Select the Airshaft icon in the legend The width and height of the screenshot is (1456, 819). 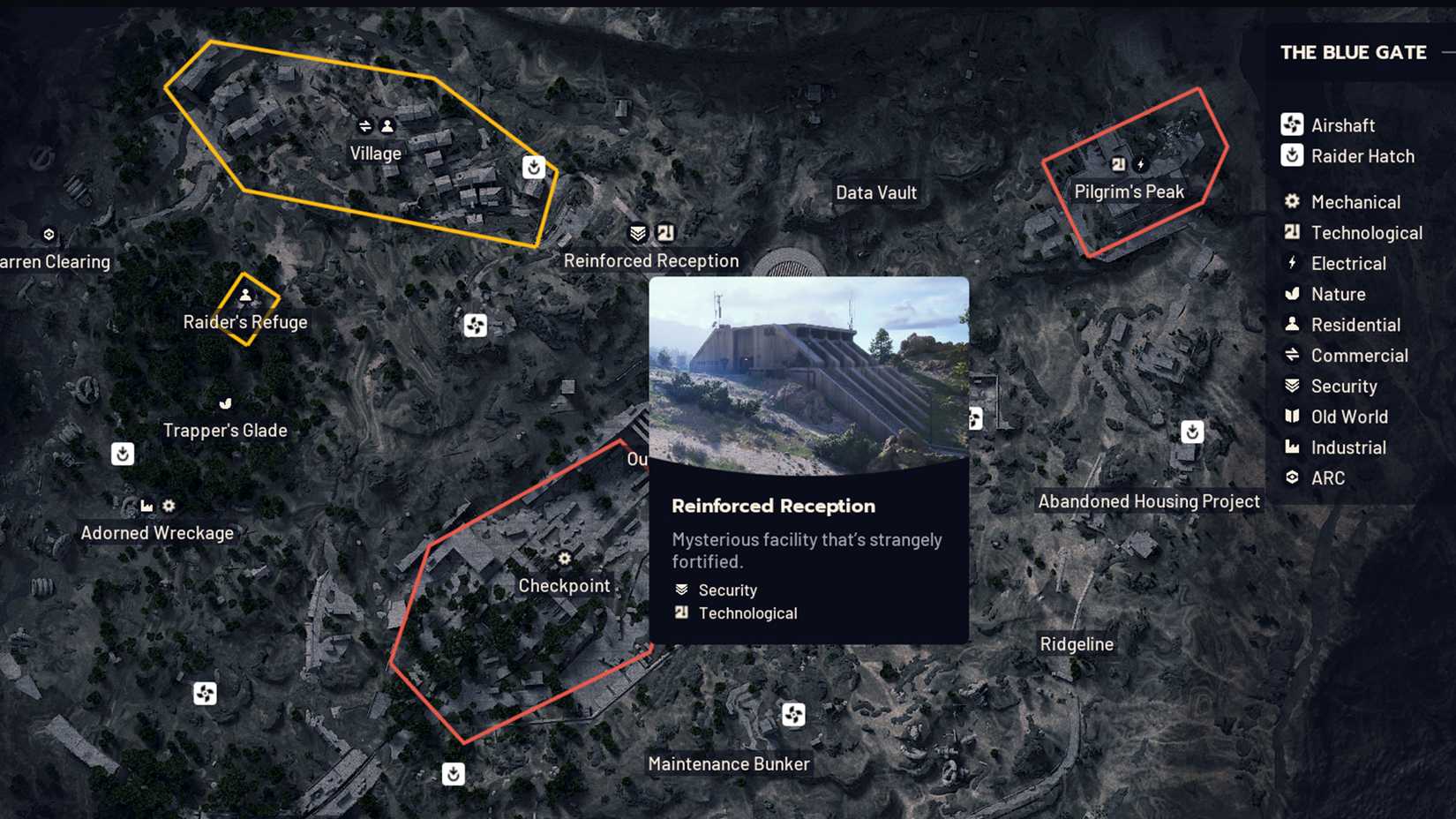(x=1292, y=124)
